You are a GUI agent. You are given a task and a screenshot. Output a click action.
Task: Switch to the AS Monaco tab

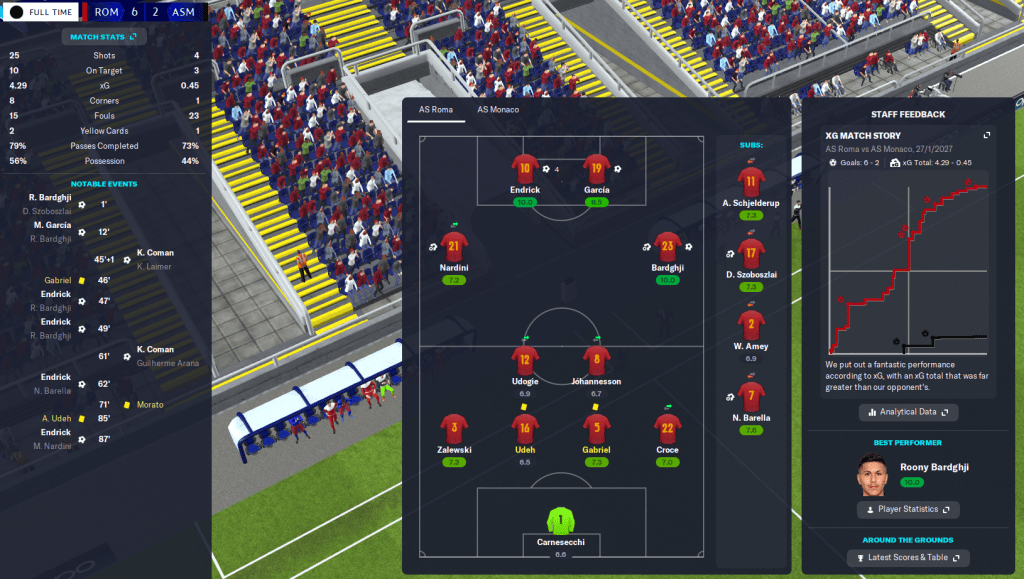pyautogui.click(x=497, y=109)
